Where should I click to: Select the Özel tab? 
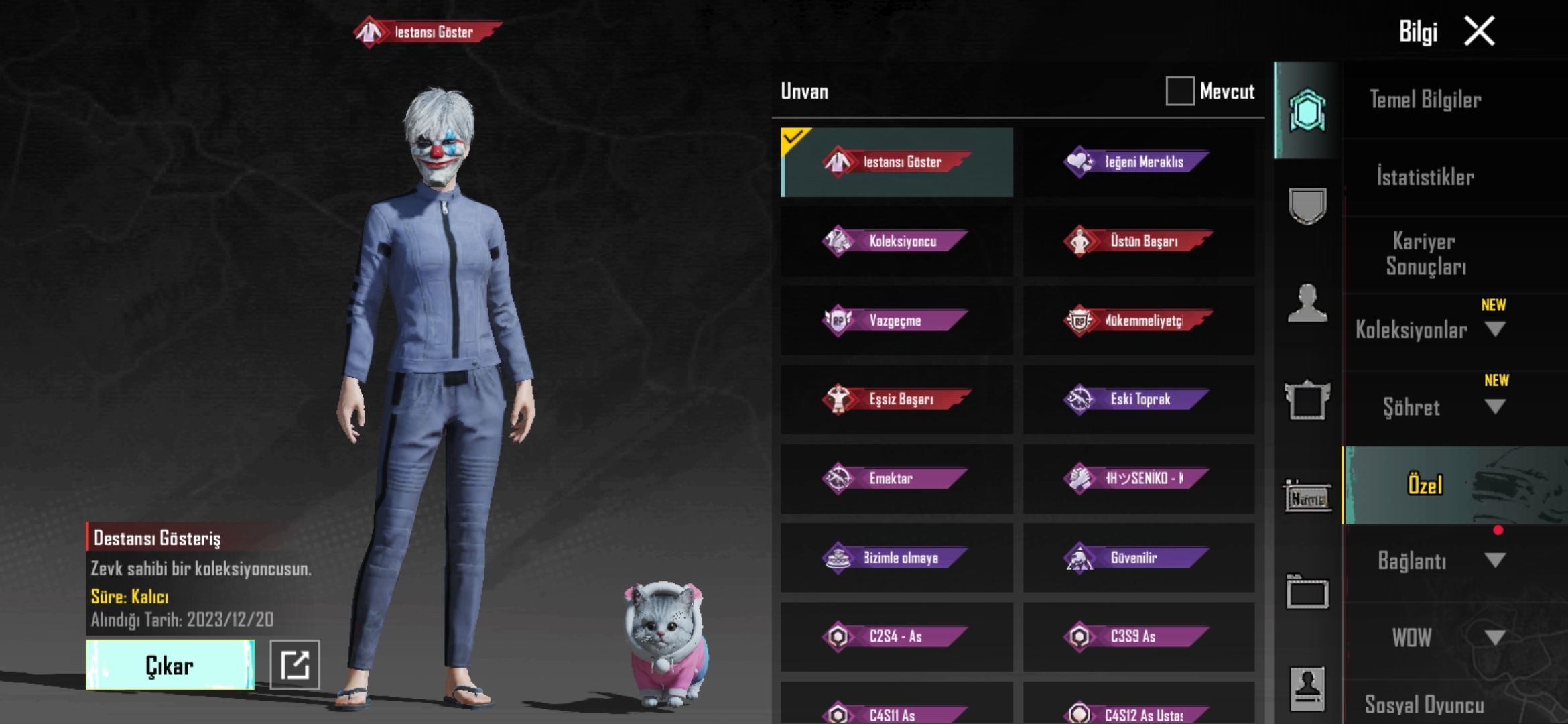pos(1425,485)
